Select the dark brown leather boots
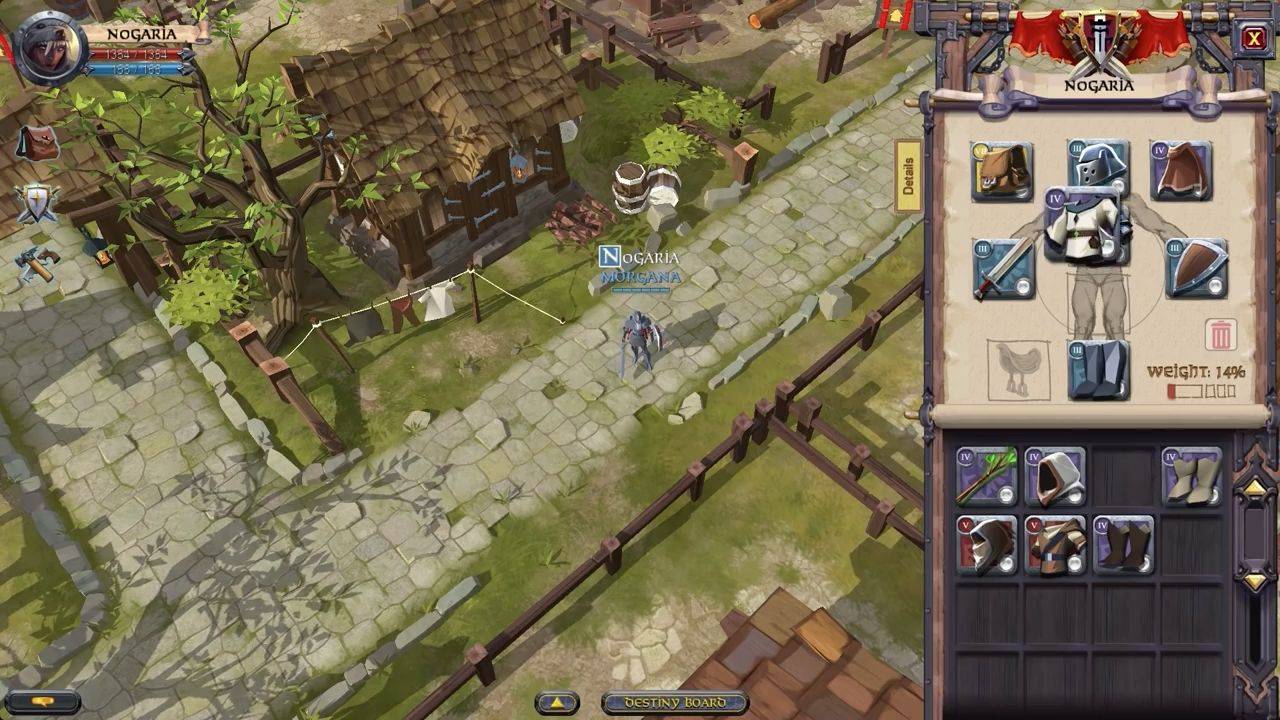Viewport: 1280px width, 720px height. click(x=1123, y=545)
